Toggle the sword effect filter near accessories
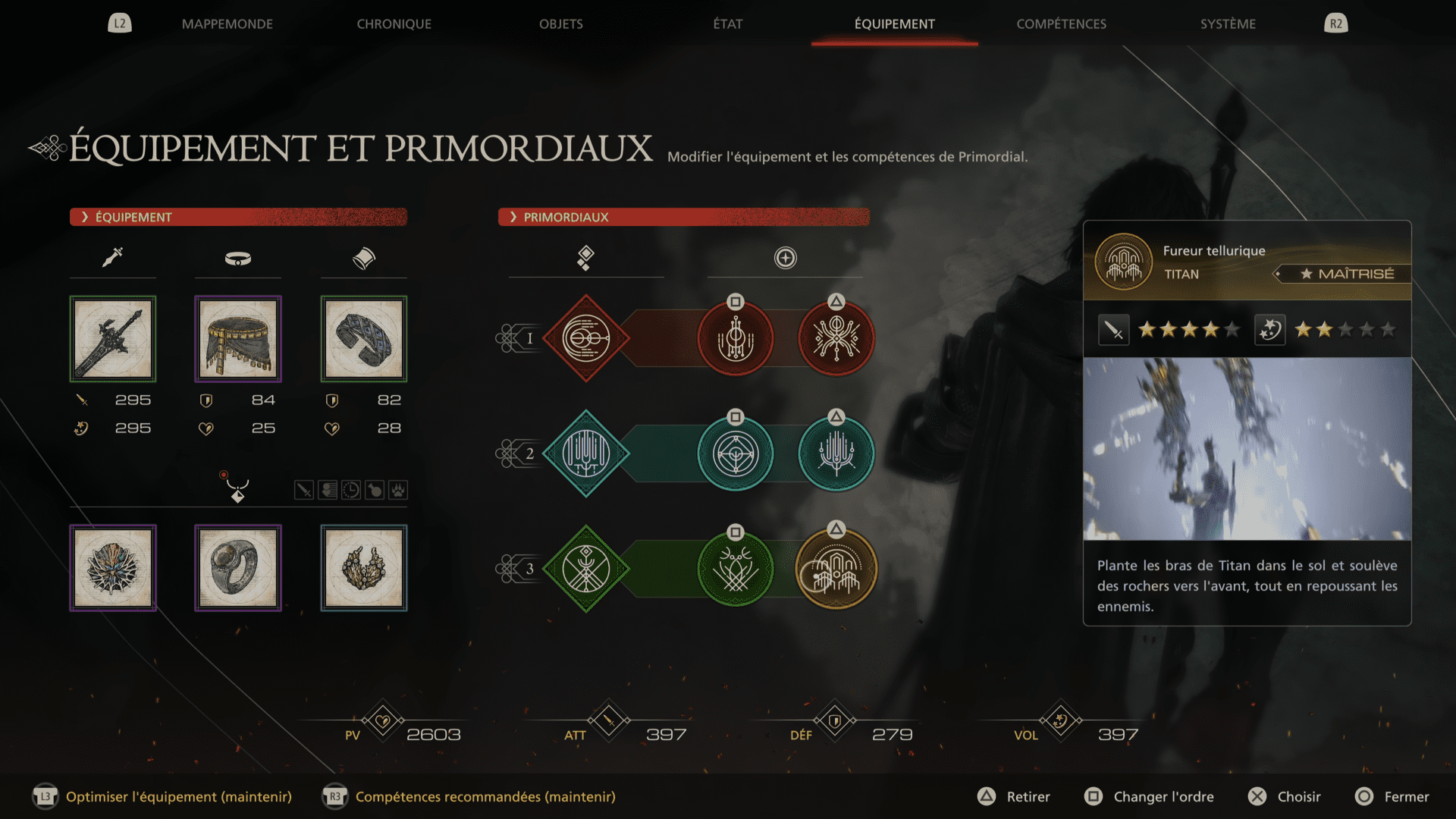The height and width of the screenshot is (819, 1456). [304, 489]
